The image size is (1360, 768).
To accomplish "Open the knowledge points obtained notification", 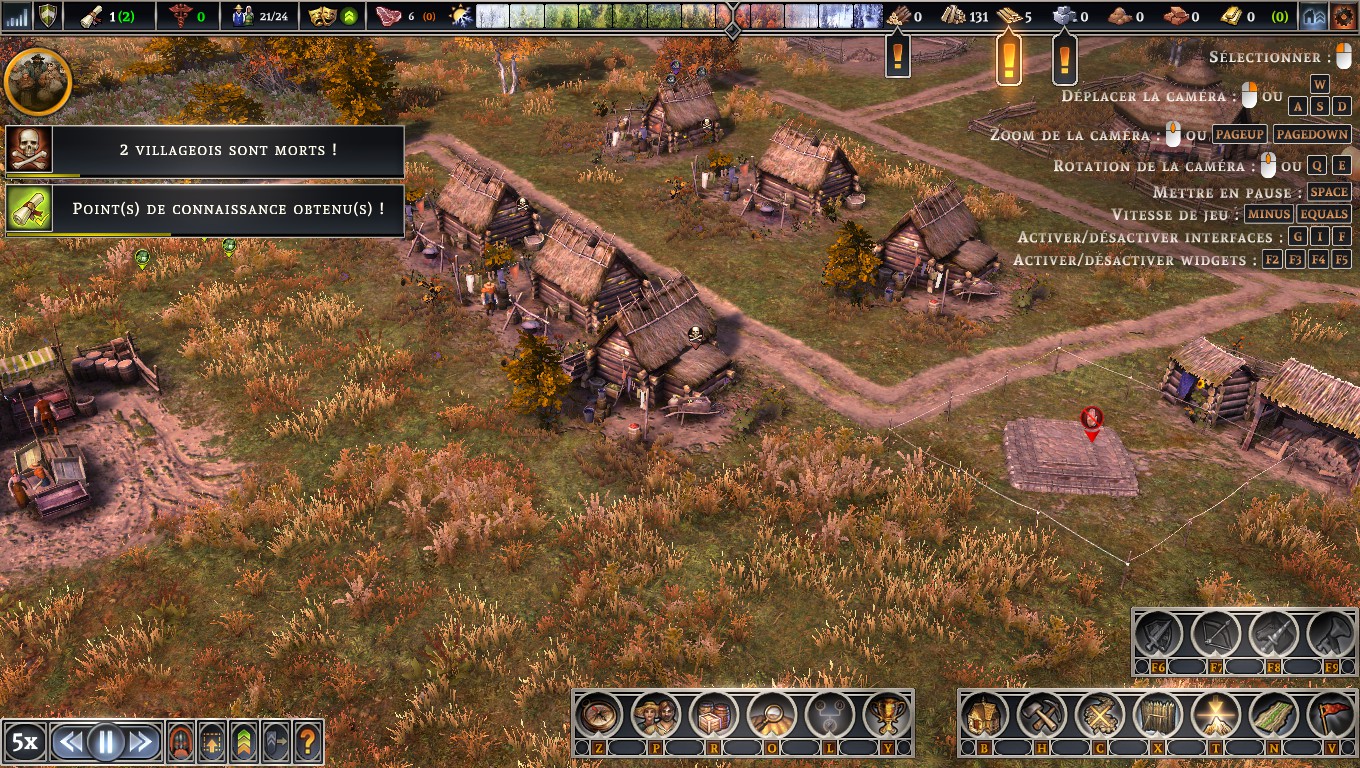I will pyautogui.click(x=205, y=210).
